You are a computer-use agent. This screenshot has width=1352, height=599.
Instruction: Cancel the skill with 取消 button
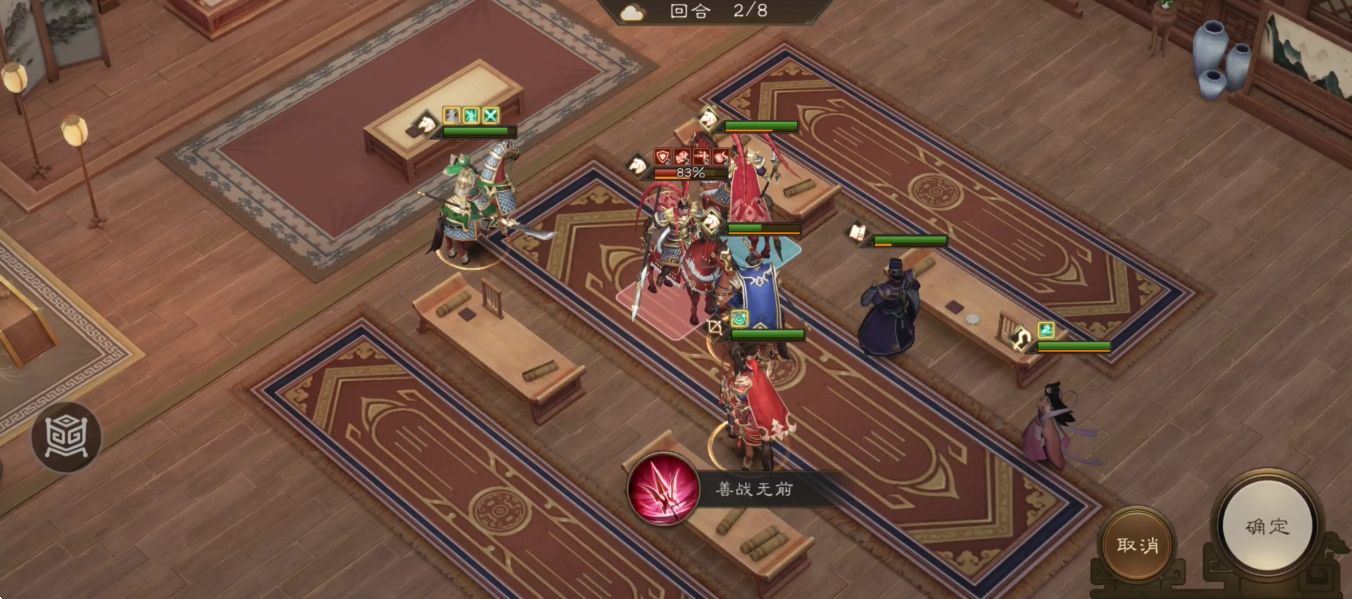[x=1138, y=545]
